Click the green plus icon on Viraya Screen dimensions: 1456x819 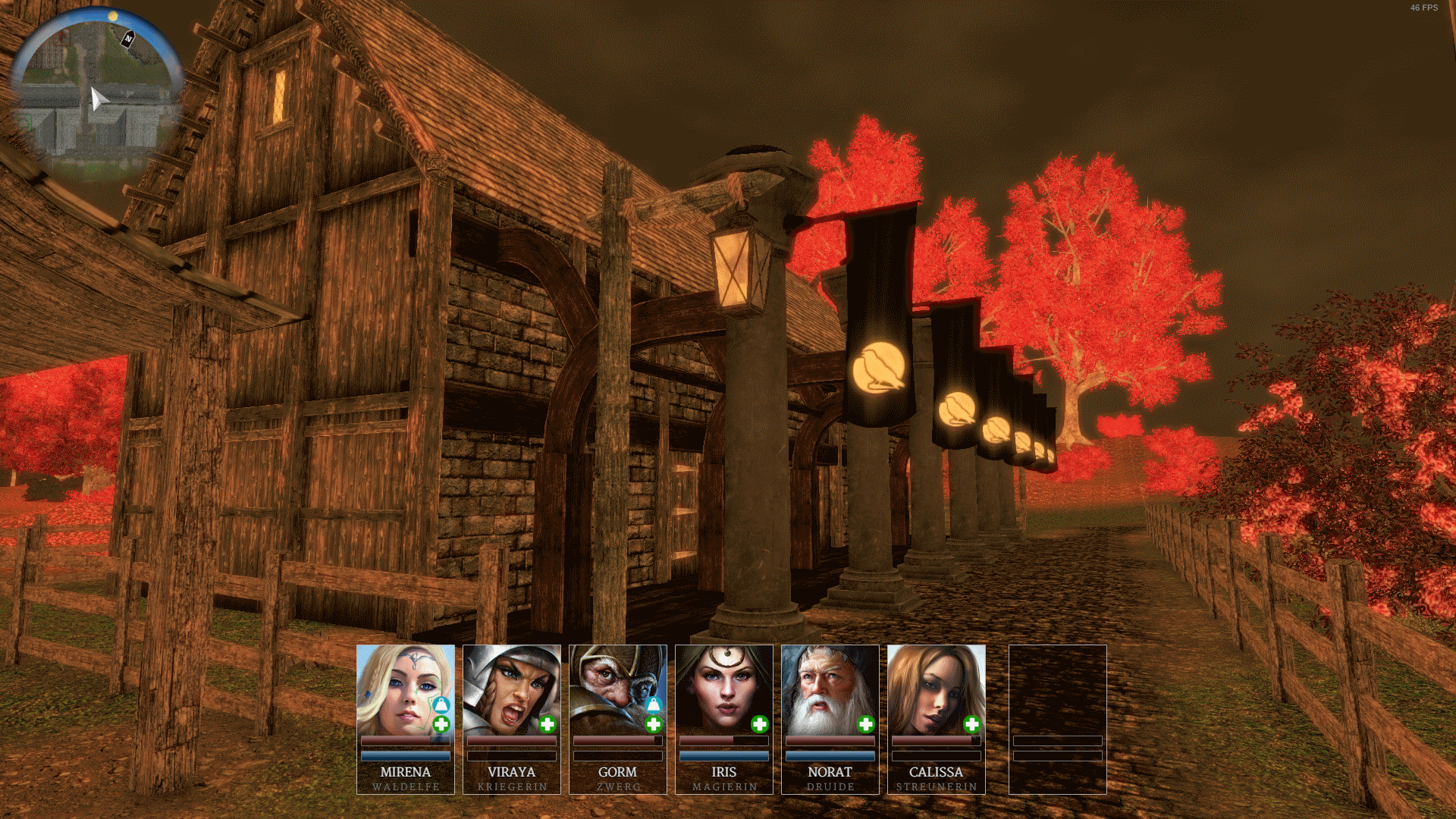(548, 724)
